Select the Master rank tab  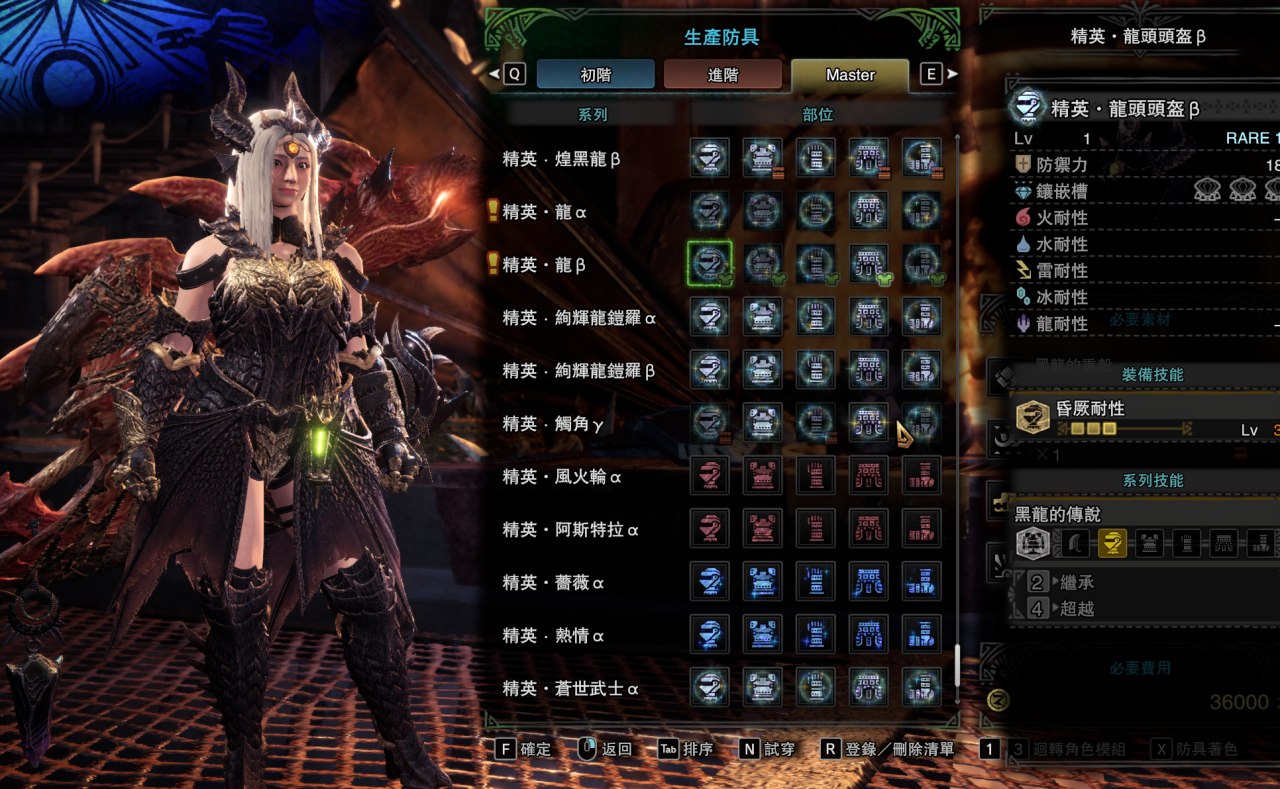pyautogui.click(x=850, y=74)
